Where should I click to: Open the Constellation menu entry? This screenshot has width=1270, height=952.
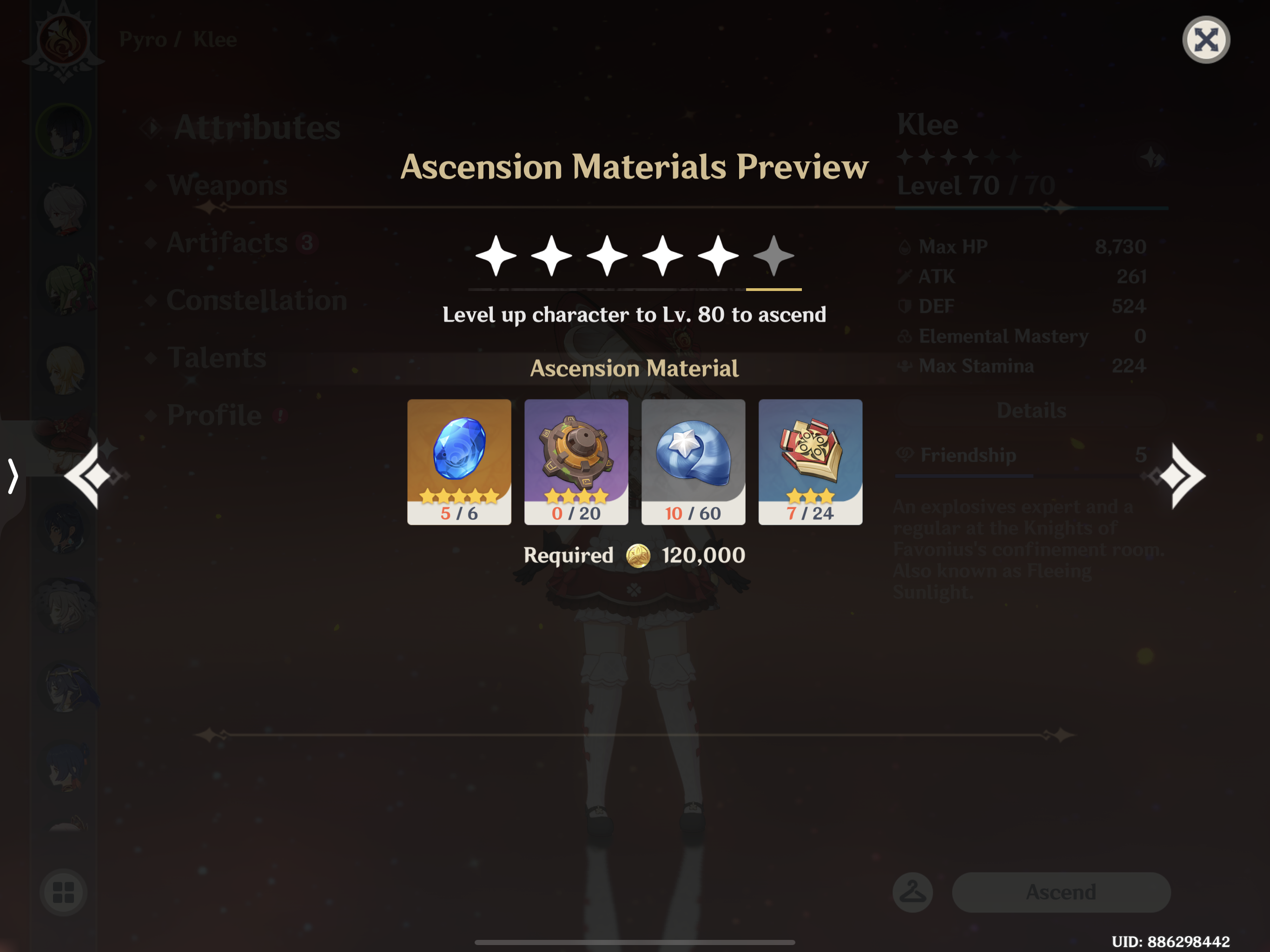tap(257, 300)
